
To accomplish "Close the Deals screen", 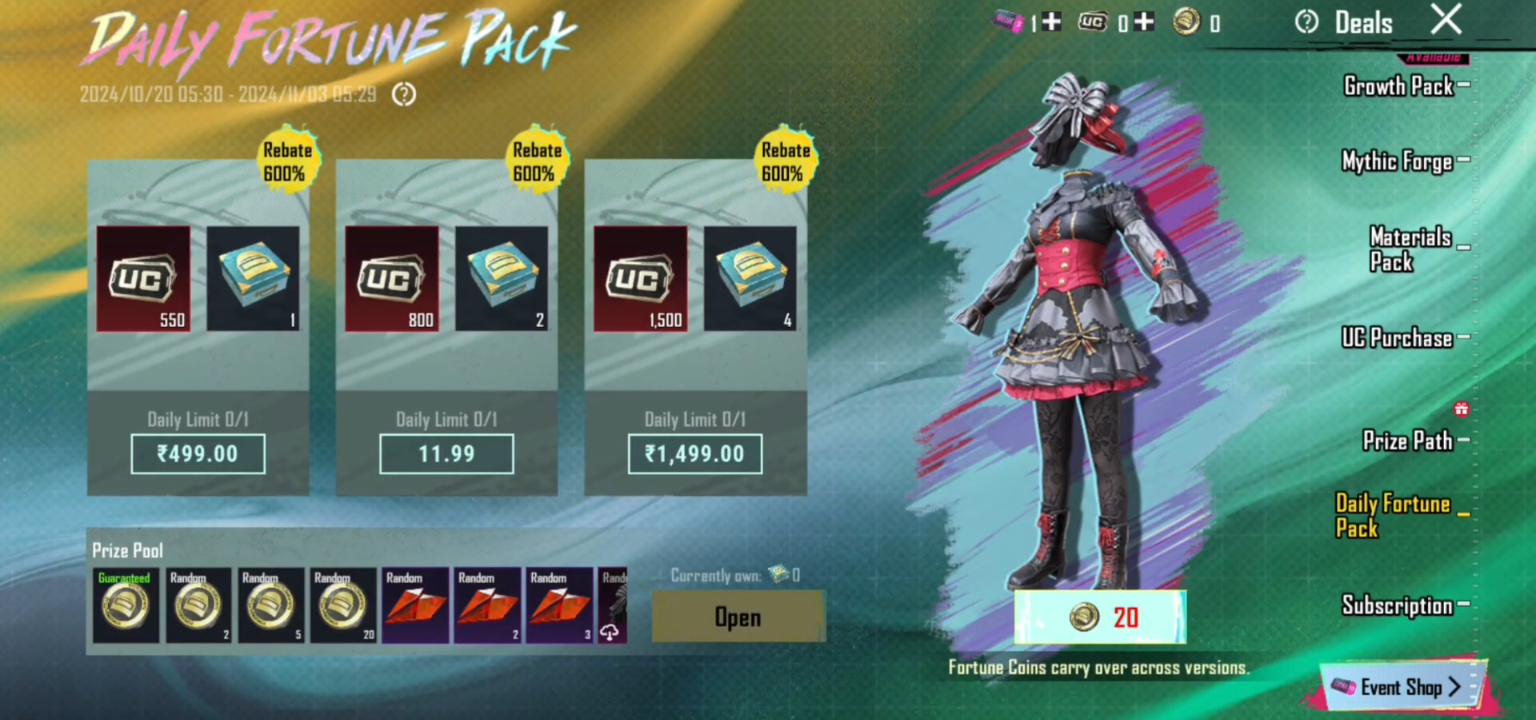I will pos(1446,20).
